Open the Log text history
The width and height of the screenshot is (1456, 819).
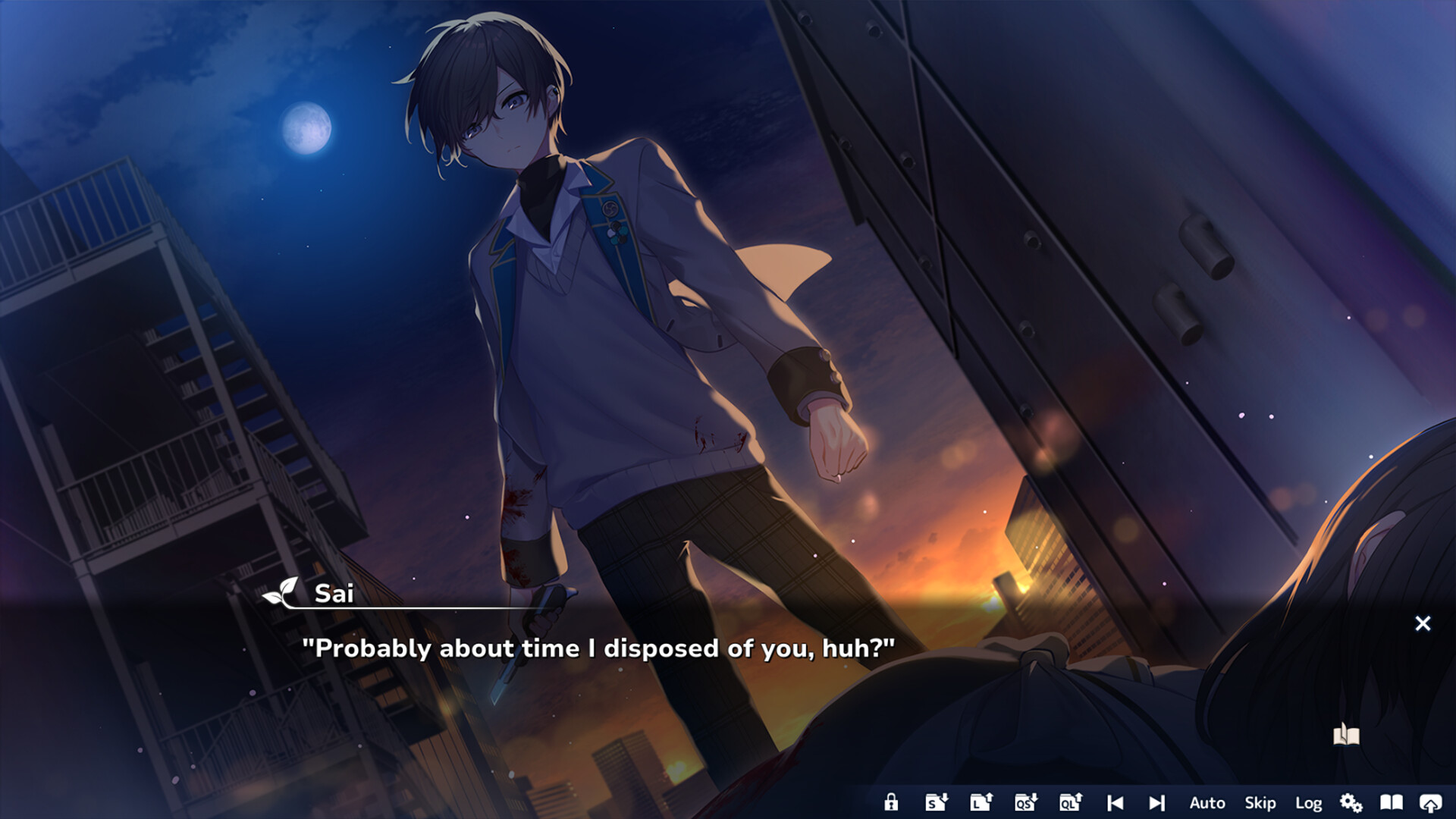1310,802
